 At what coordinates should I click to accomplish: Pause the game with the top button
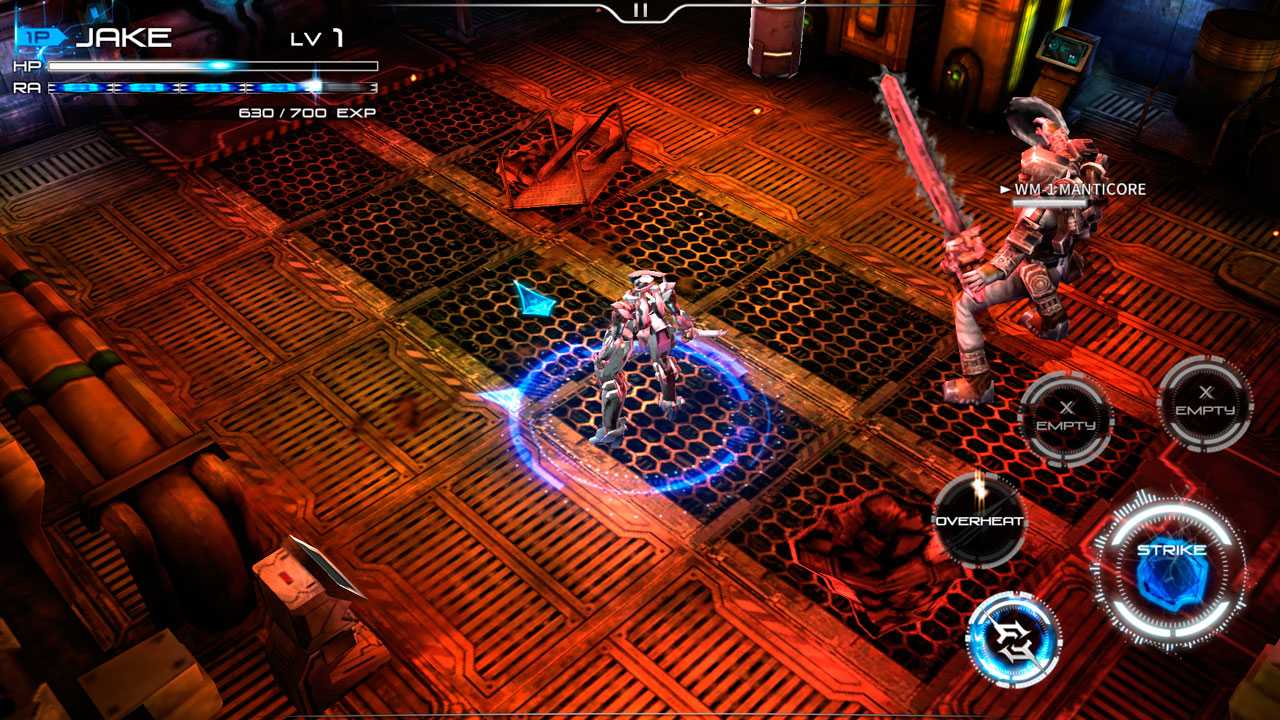pyautogui.click(x=640, y=10)
